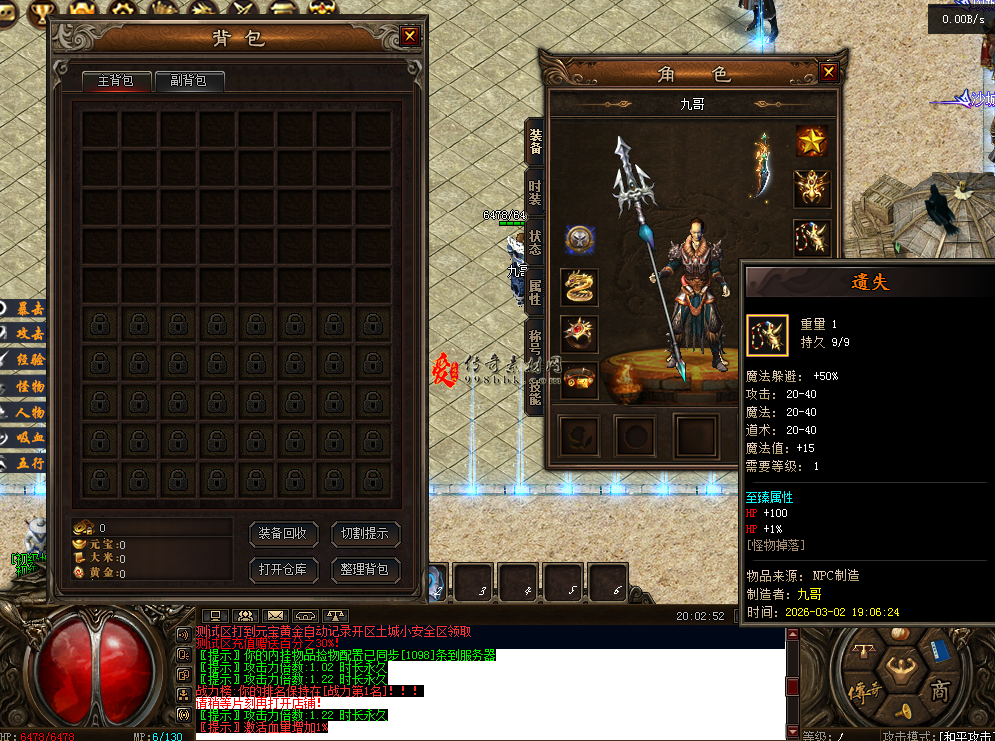Select the golden dragon bracelet slot

click(580, 287)
